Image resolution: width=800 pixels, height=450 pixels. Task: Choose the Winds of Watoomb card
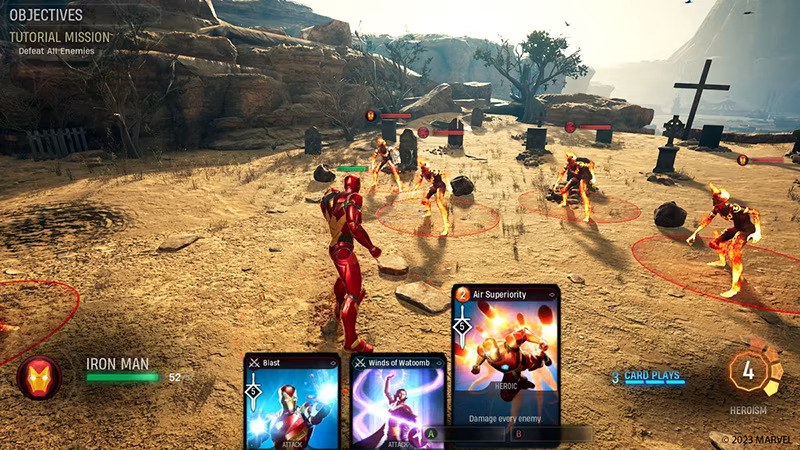point(397,402)
